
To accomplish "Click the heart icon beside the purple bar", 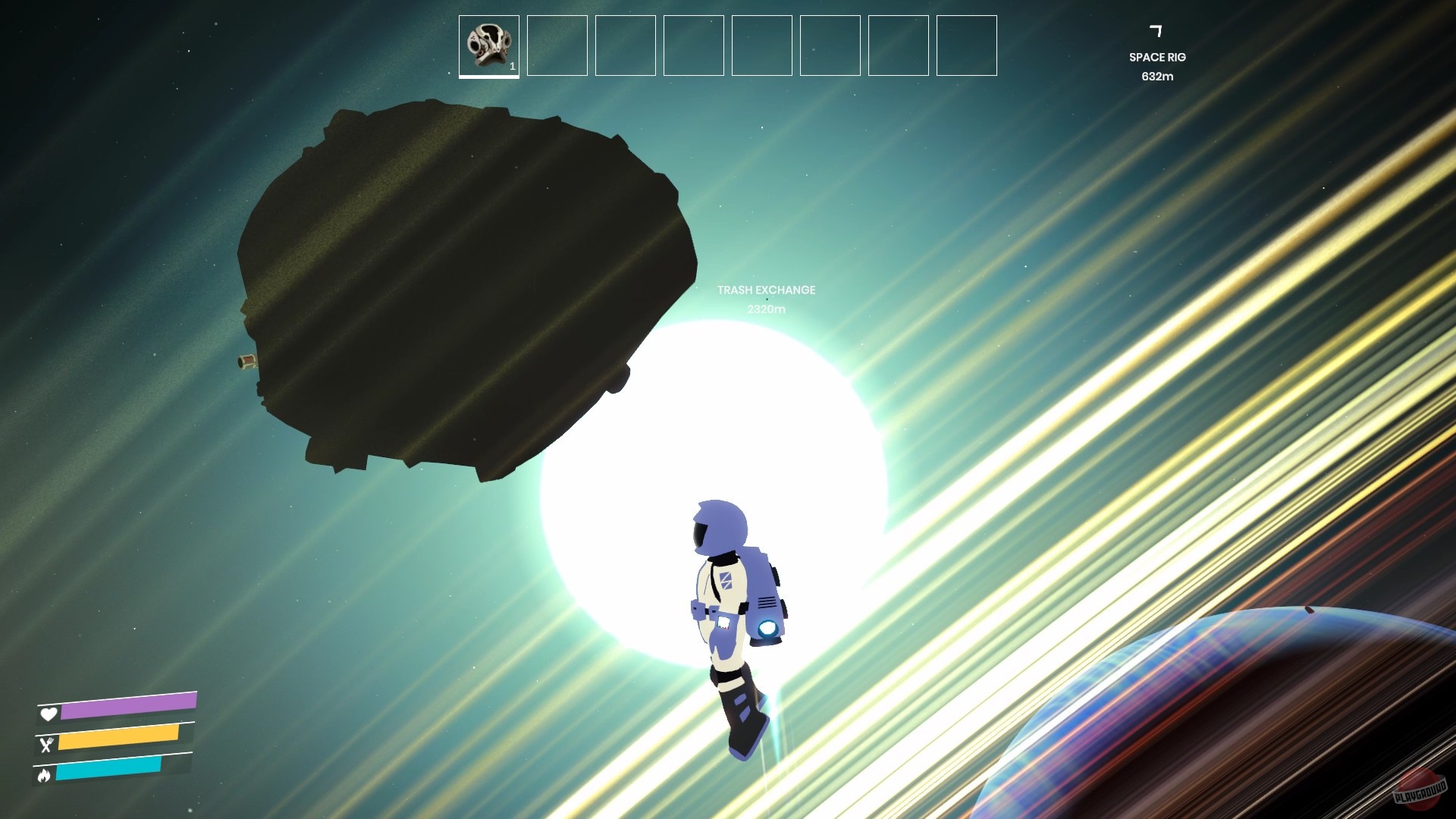I will click(48, 714).
